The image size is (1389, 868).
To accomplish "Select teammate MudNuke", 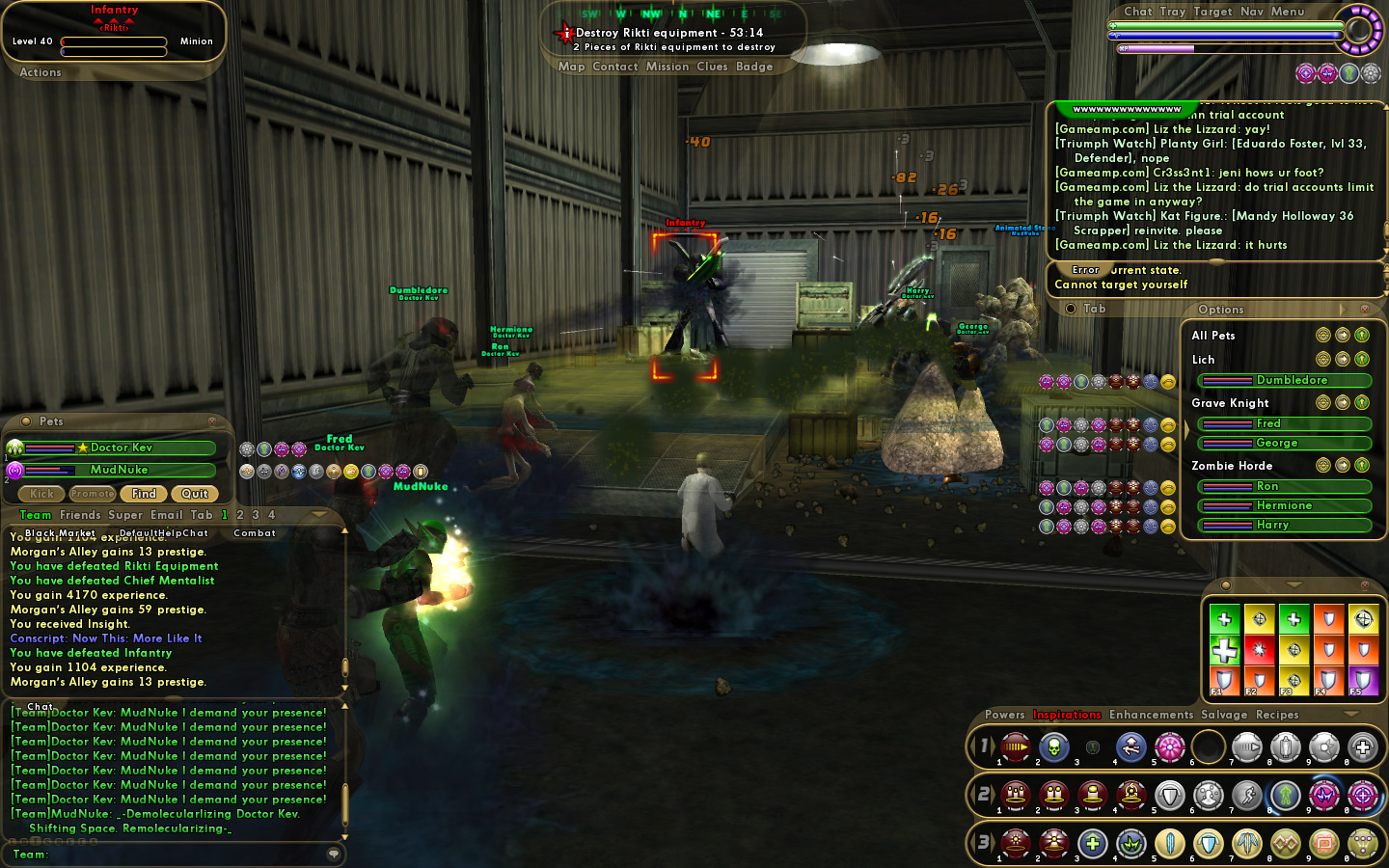I will click(120, 470).
